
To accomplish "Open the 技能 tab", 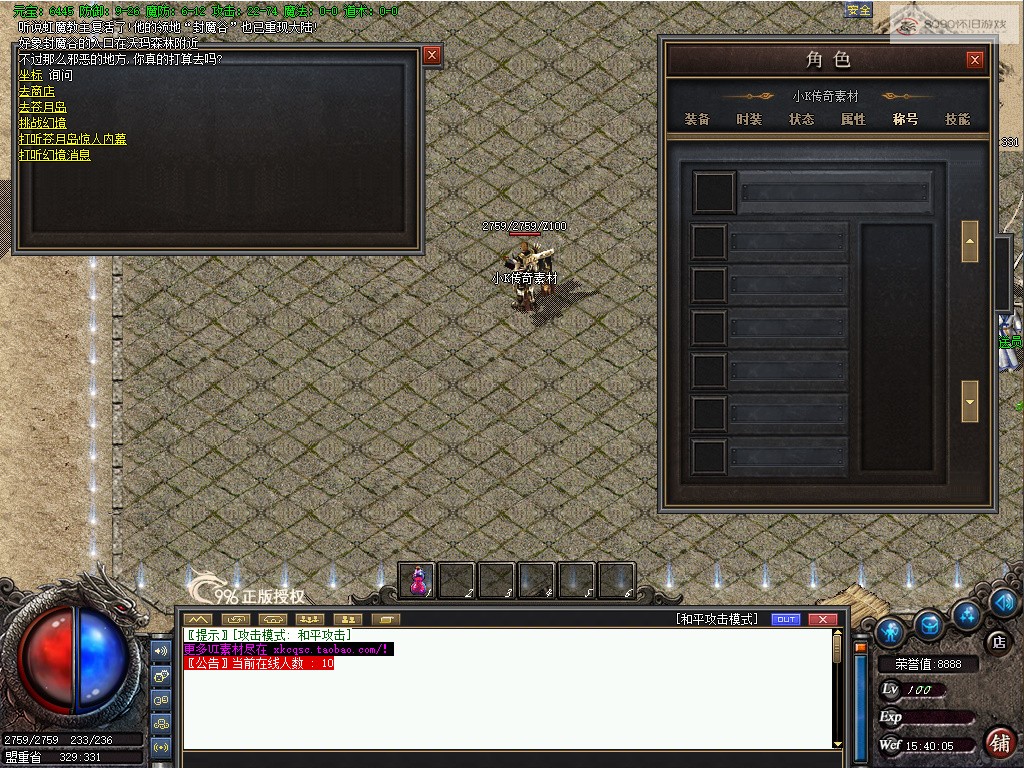I will pos(957,119).
